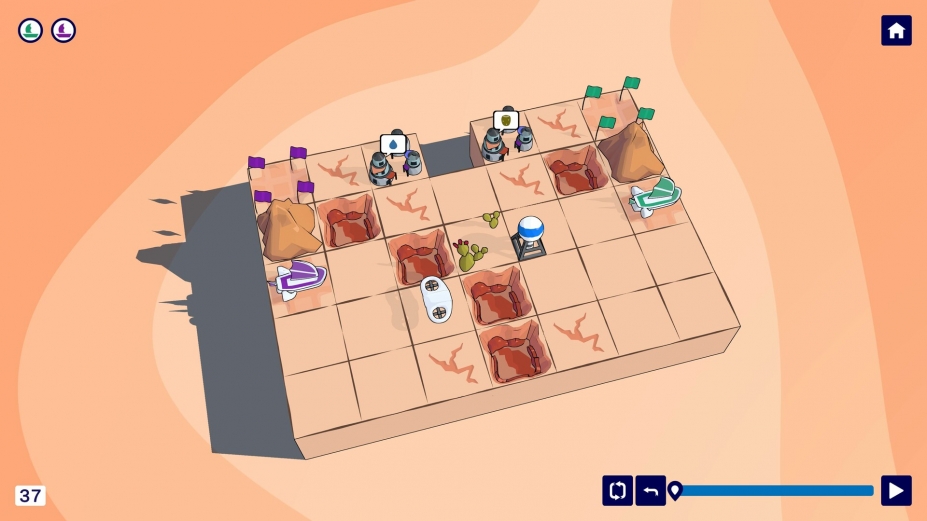Select the purple ship goal icon
Image resolution: width=927 pixels, height=521 pixels.
coord(64,30)
